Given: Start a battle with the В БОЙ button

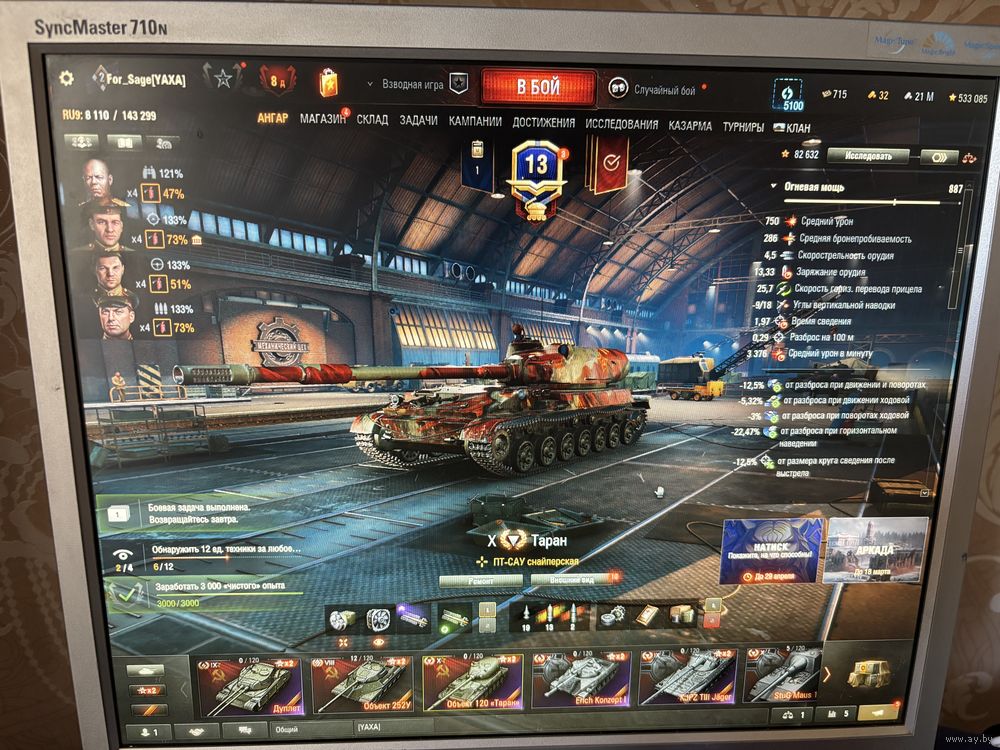Looking at the screenshot, I should (x=538, y=87).
